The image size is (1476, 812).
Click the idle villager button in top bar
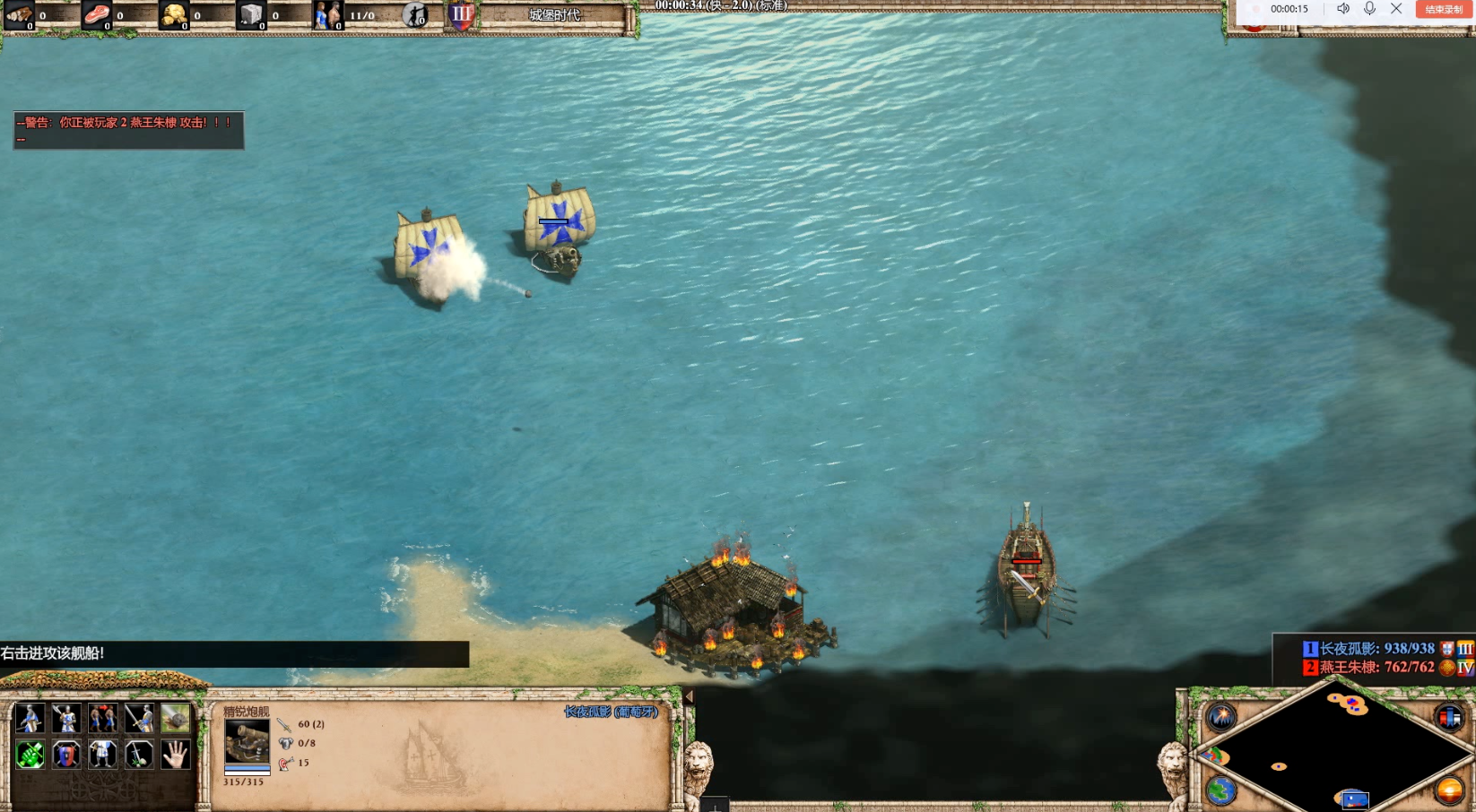click(414, 14)
